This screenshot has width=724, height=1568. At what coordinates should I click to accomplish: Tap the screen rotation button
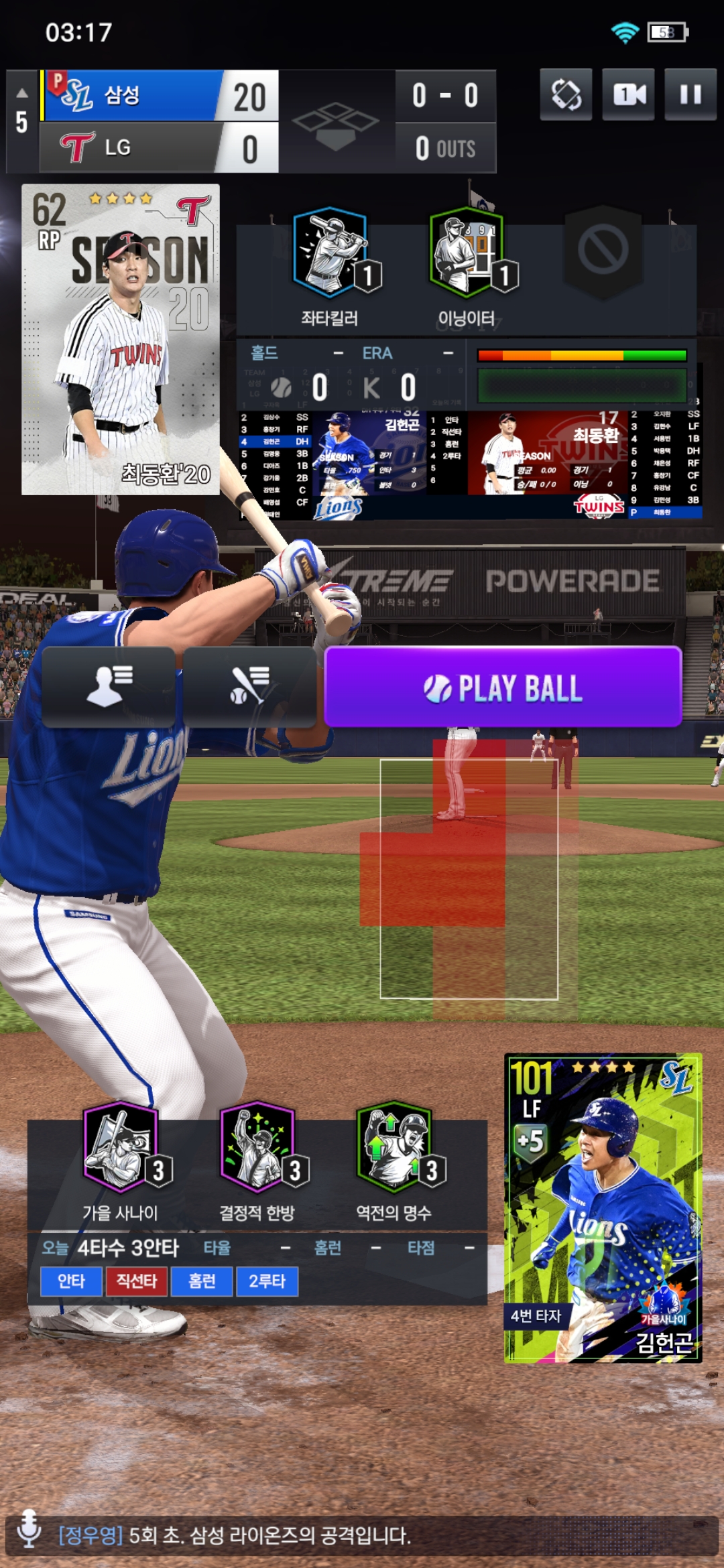tap(566, 95)
